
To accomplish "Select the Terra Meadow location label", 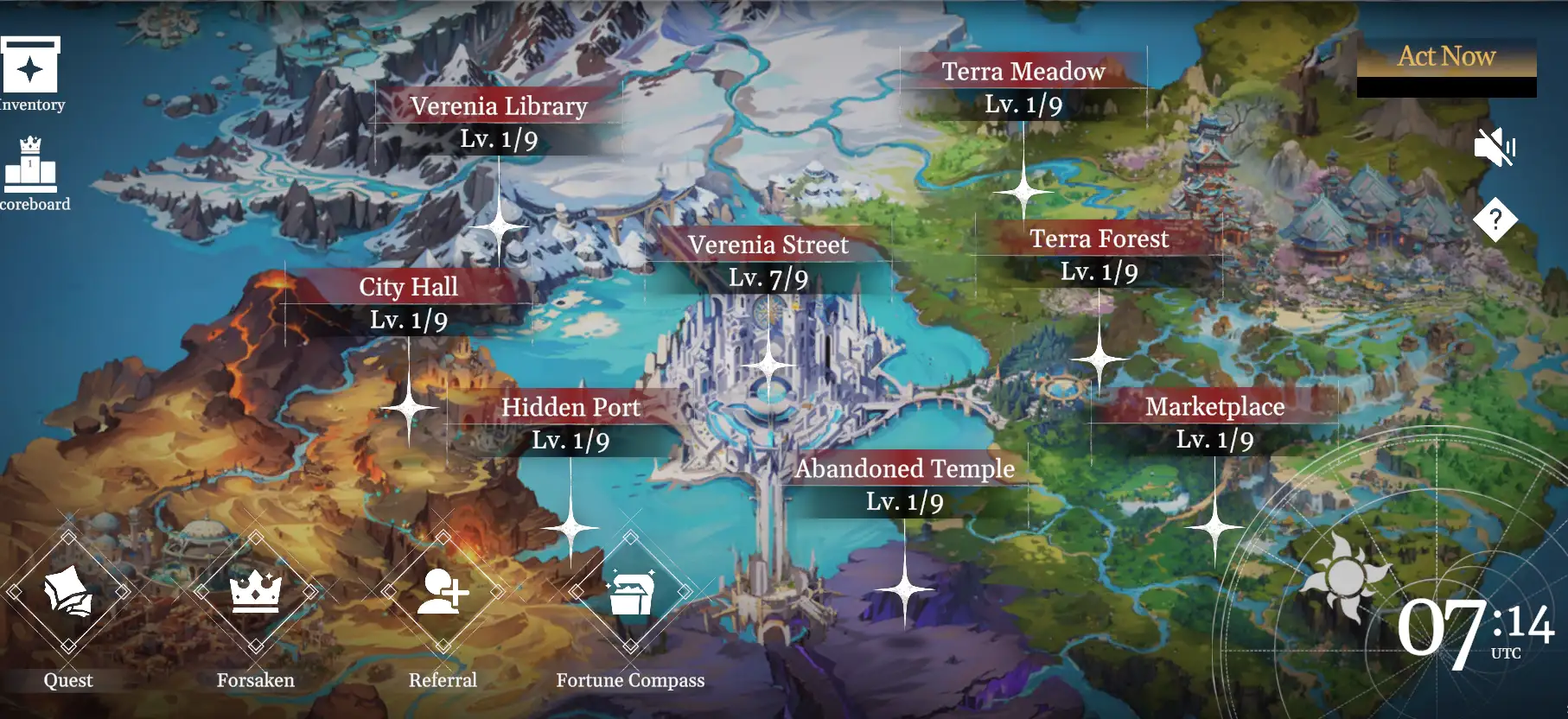I will 1023,72.
